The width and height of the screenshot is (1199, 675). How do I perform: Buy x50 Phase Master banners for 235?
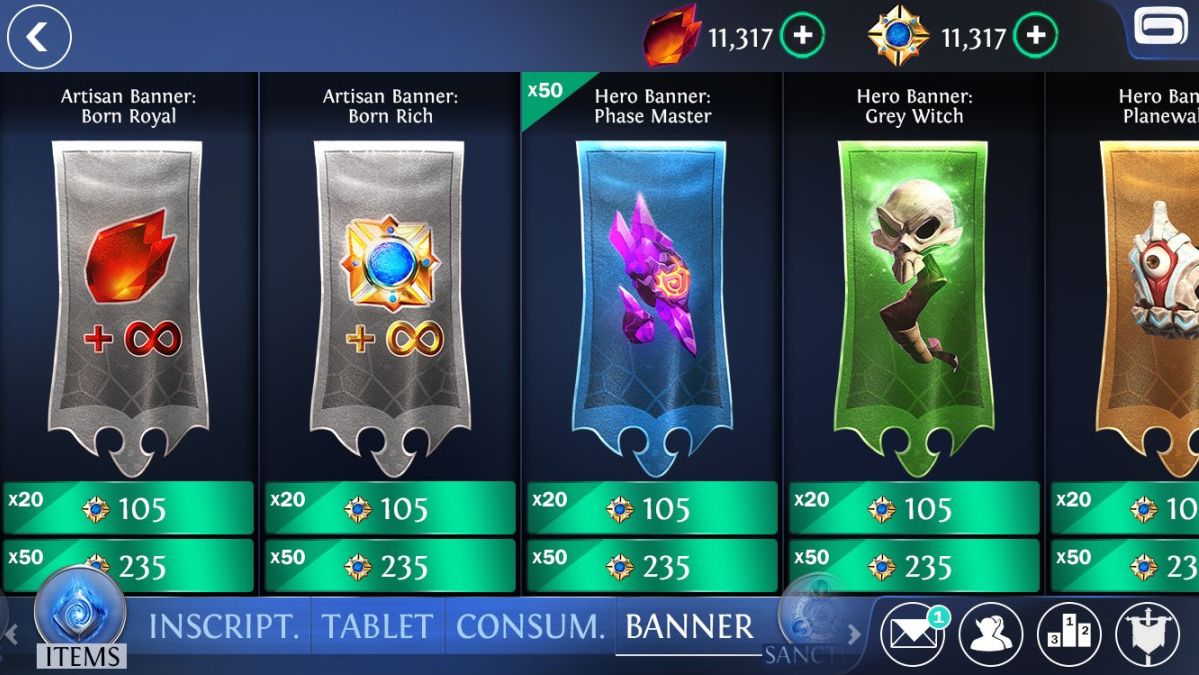[652, 566]
